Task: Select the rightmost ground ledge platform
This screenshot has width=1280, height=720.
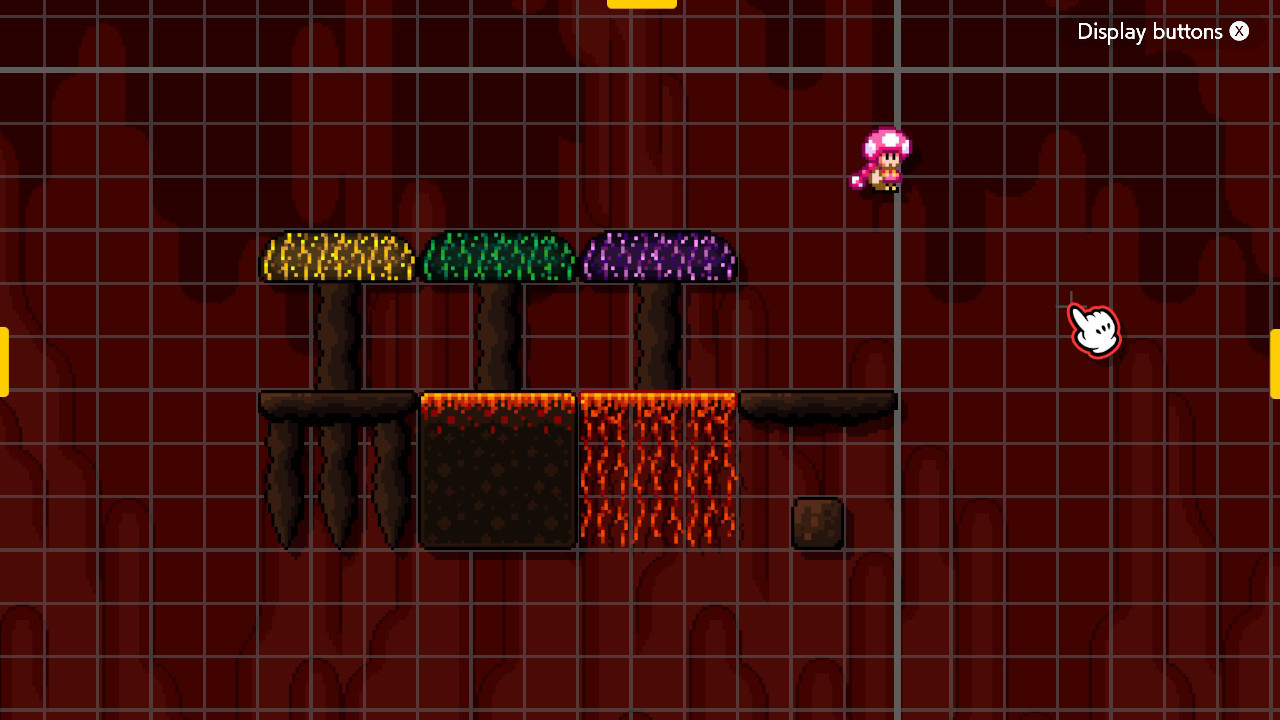Action: [x=820, y=400]
